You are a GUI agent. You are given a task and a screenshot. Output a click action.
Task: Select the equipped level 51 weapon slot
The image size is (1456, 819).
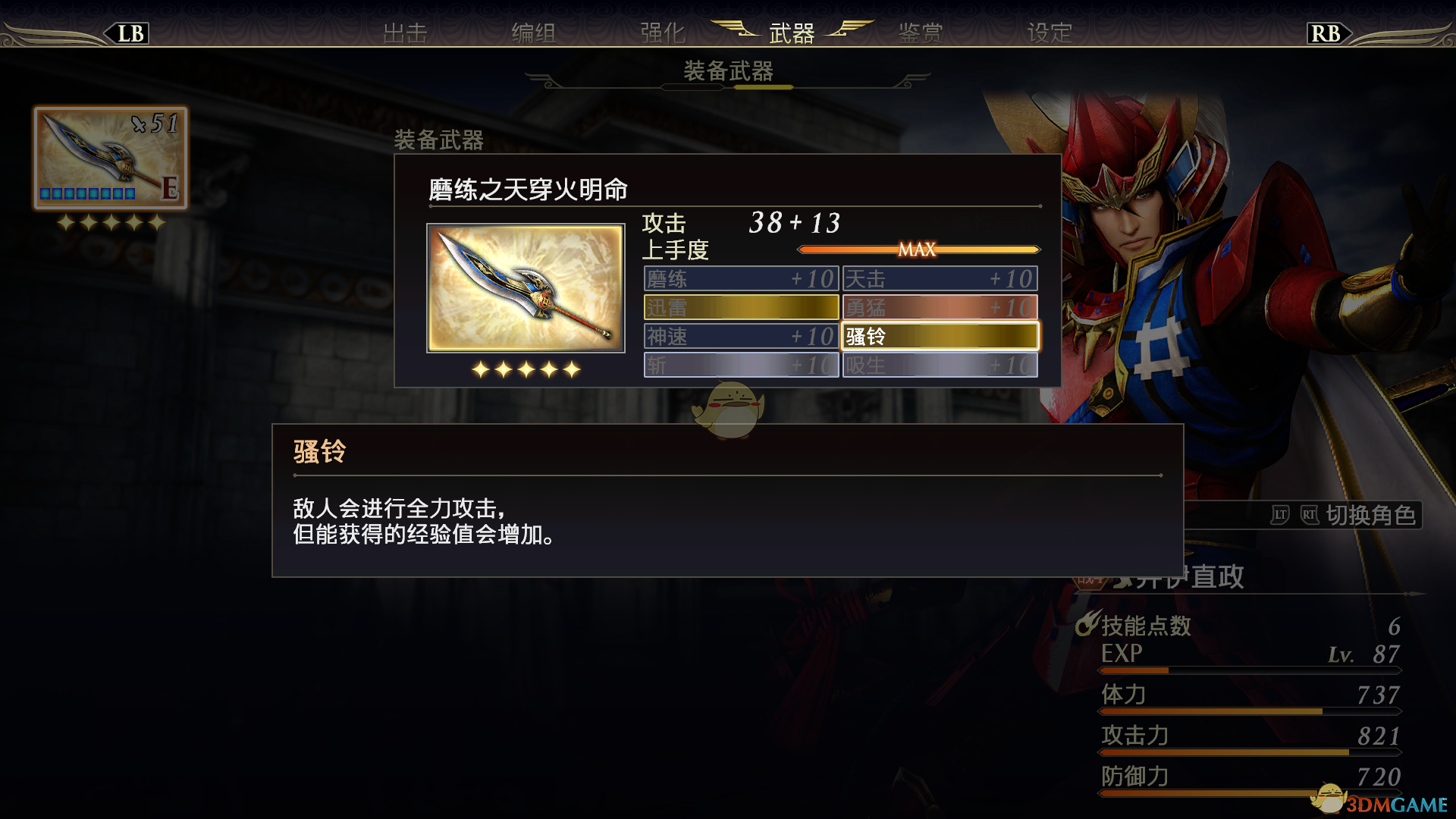[x=111, y=158]
